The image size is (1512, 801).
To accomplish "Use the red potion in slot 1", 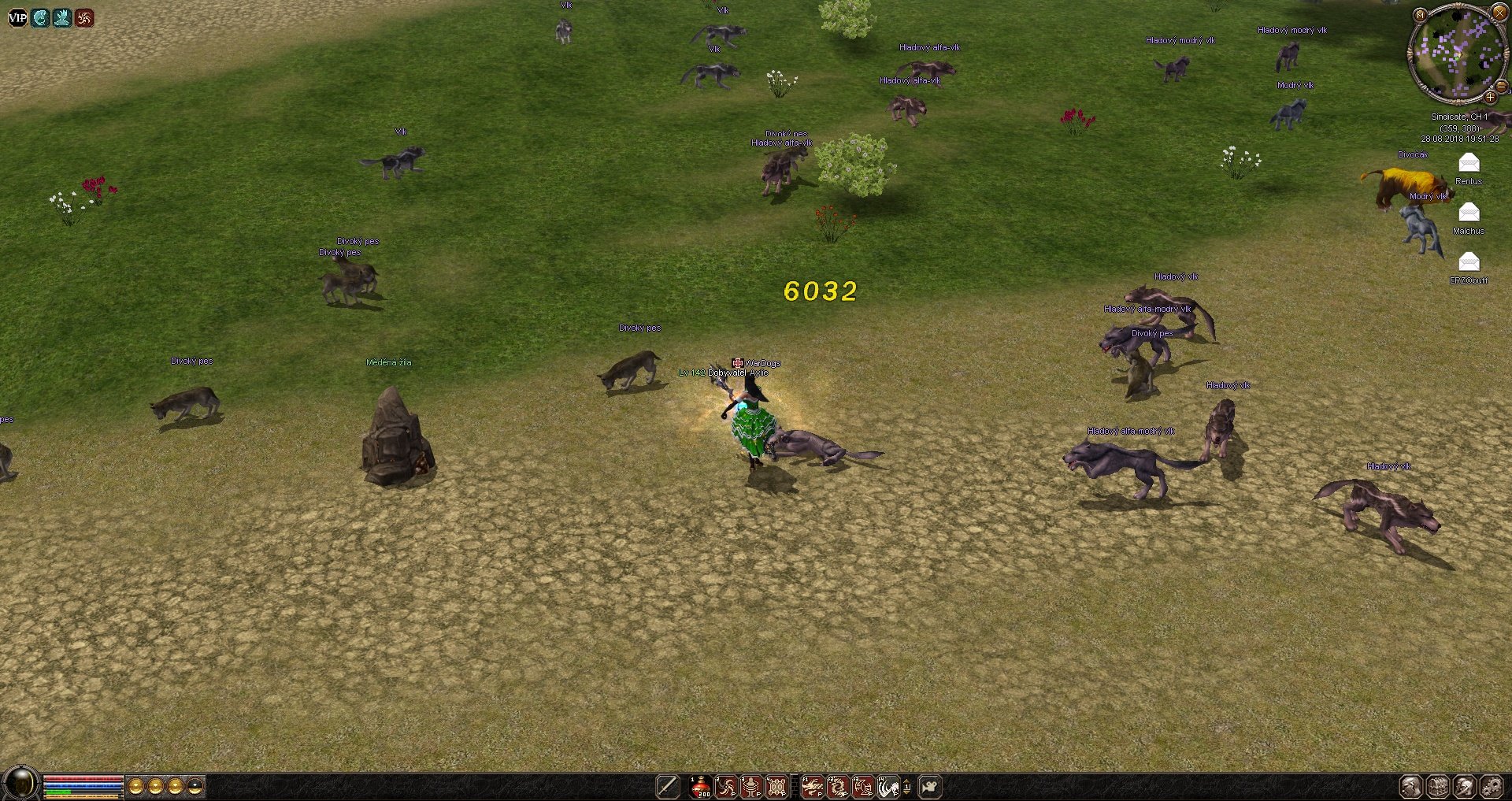I will click(x=700, y=786).
